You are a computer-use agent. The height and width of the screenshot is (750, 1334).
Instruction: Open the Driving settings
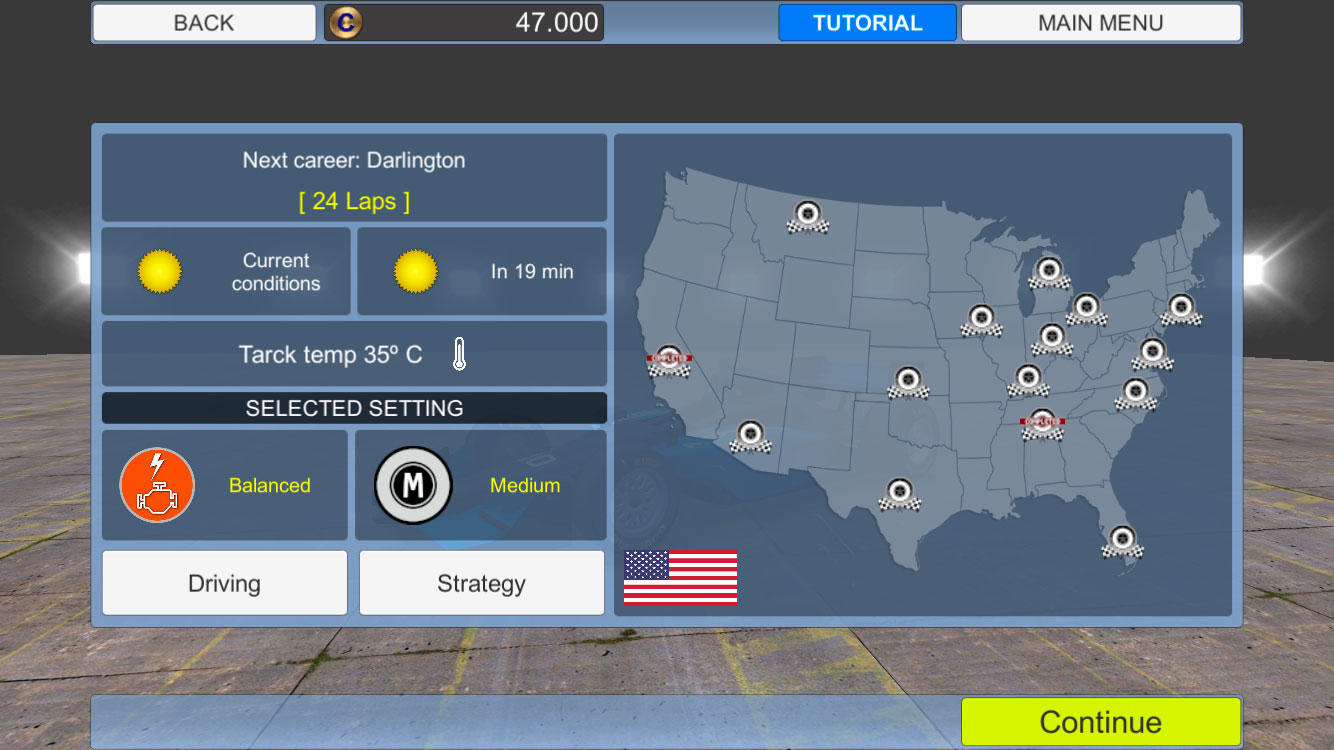coord(224,583)
